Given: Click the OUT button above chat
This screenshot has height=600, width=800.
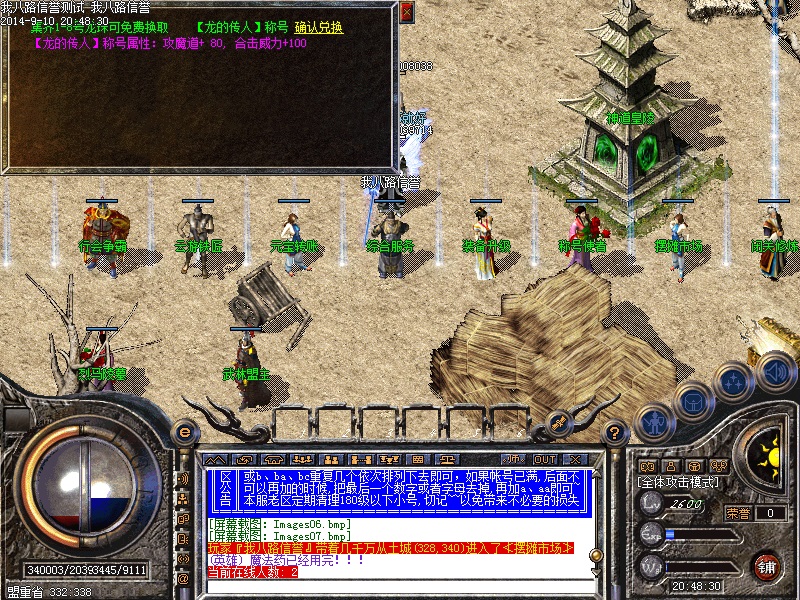Looking at the screenshot, I should click(x=544, y=457).
